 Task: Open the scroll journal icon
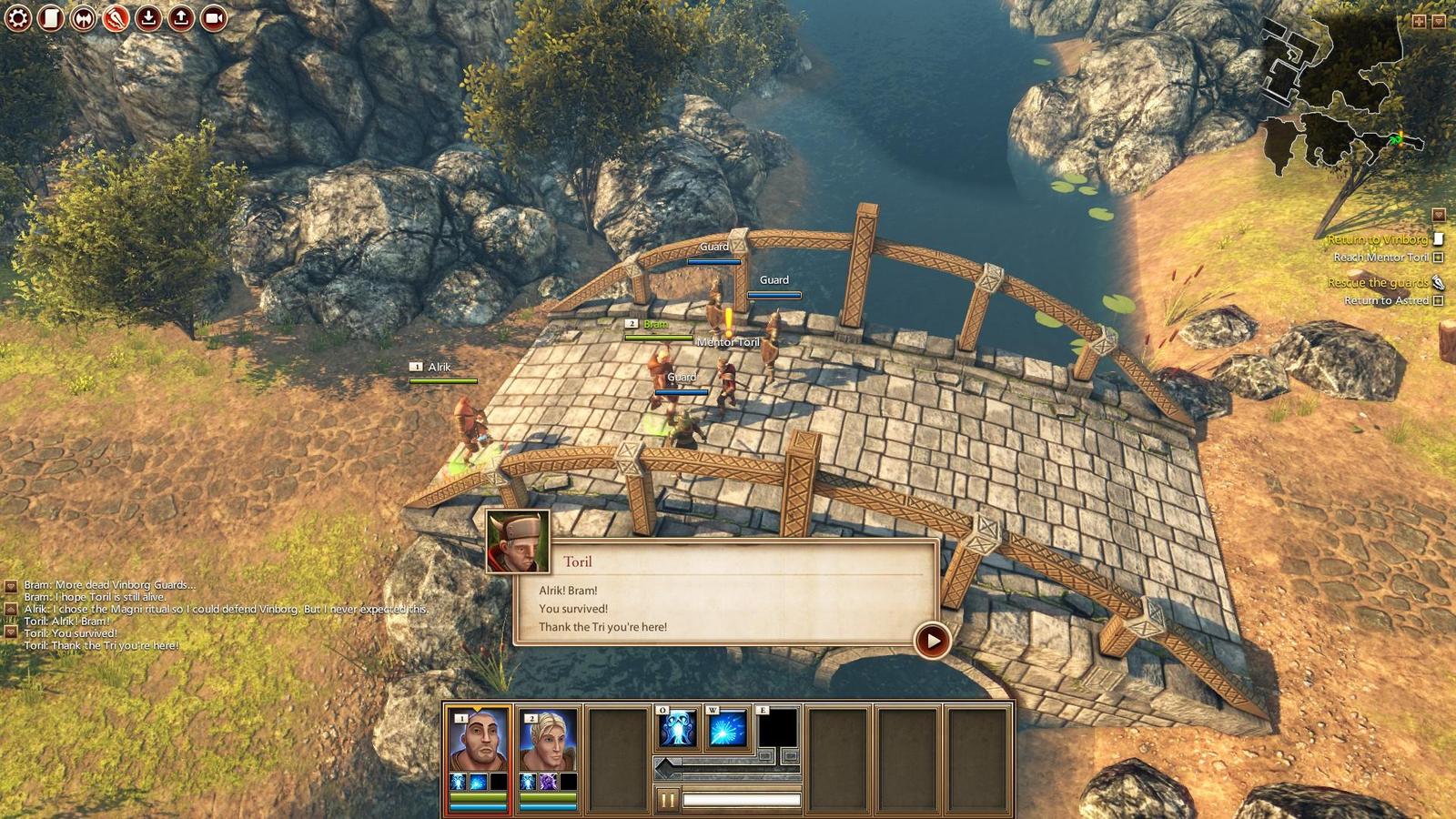[x=51, y=17]
